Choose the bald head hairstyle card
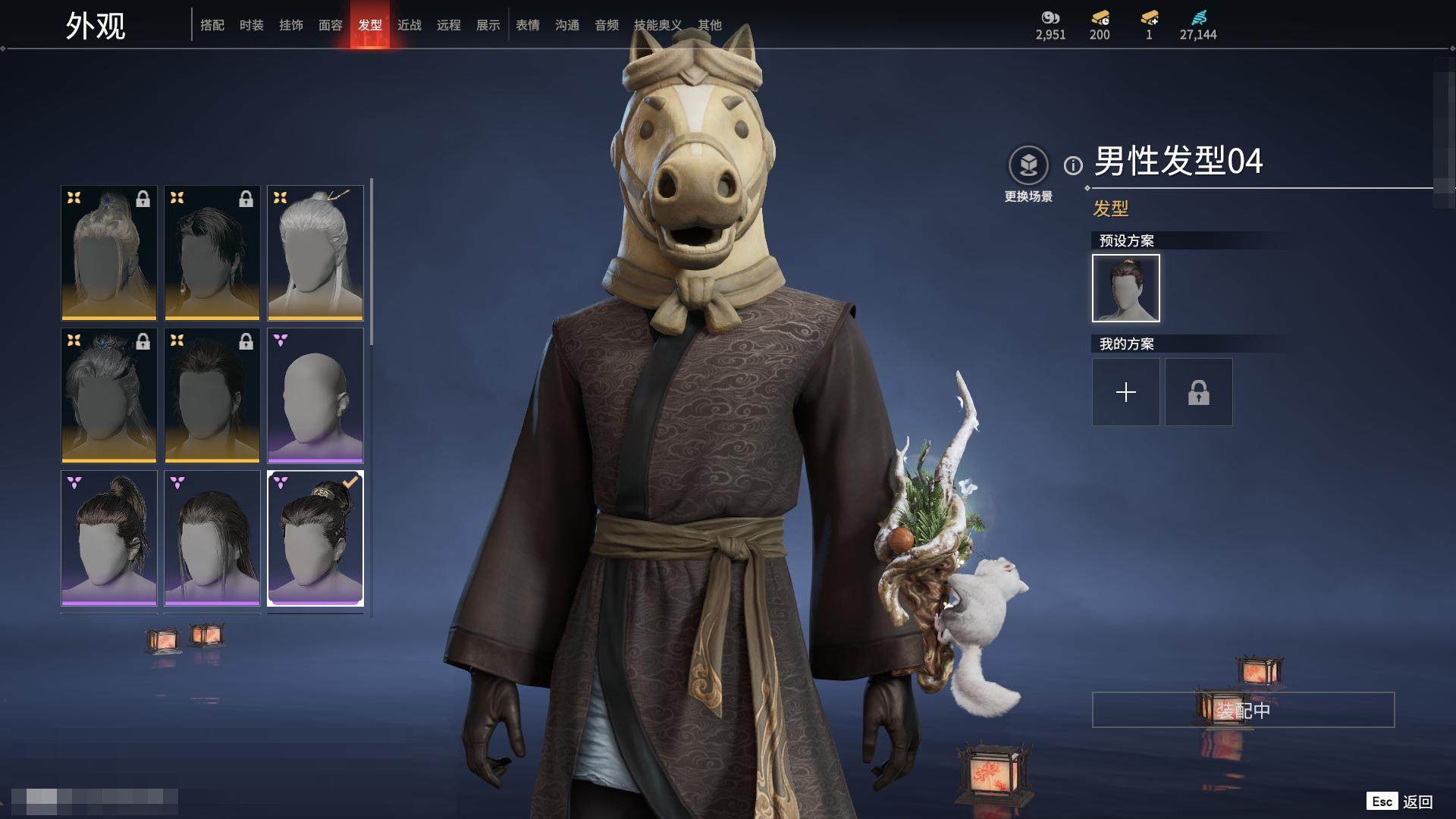 pyautogui.click(x=315, y=395)
